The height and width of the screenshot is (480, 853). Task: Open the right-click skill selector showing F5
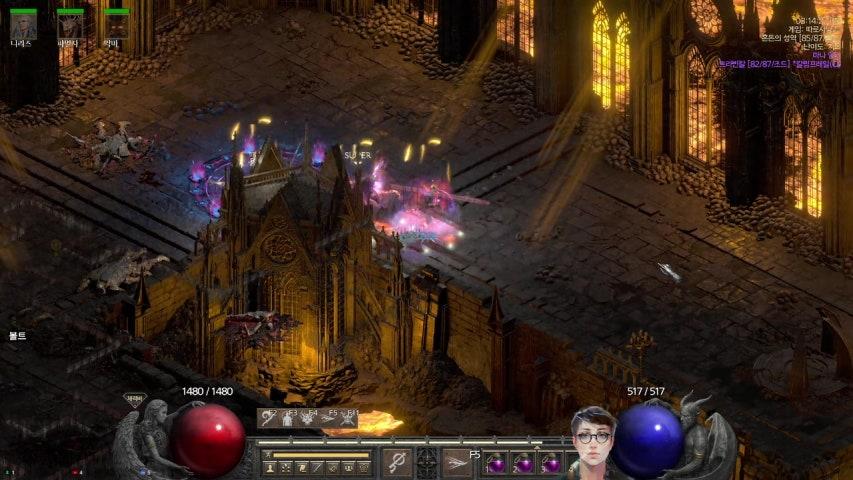pyautogui.click(x=457, y=462)
